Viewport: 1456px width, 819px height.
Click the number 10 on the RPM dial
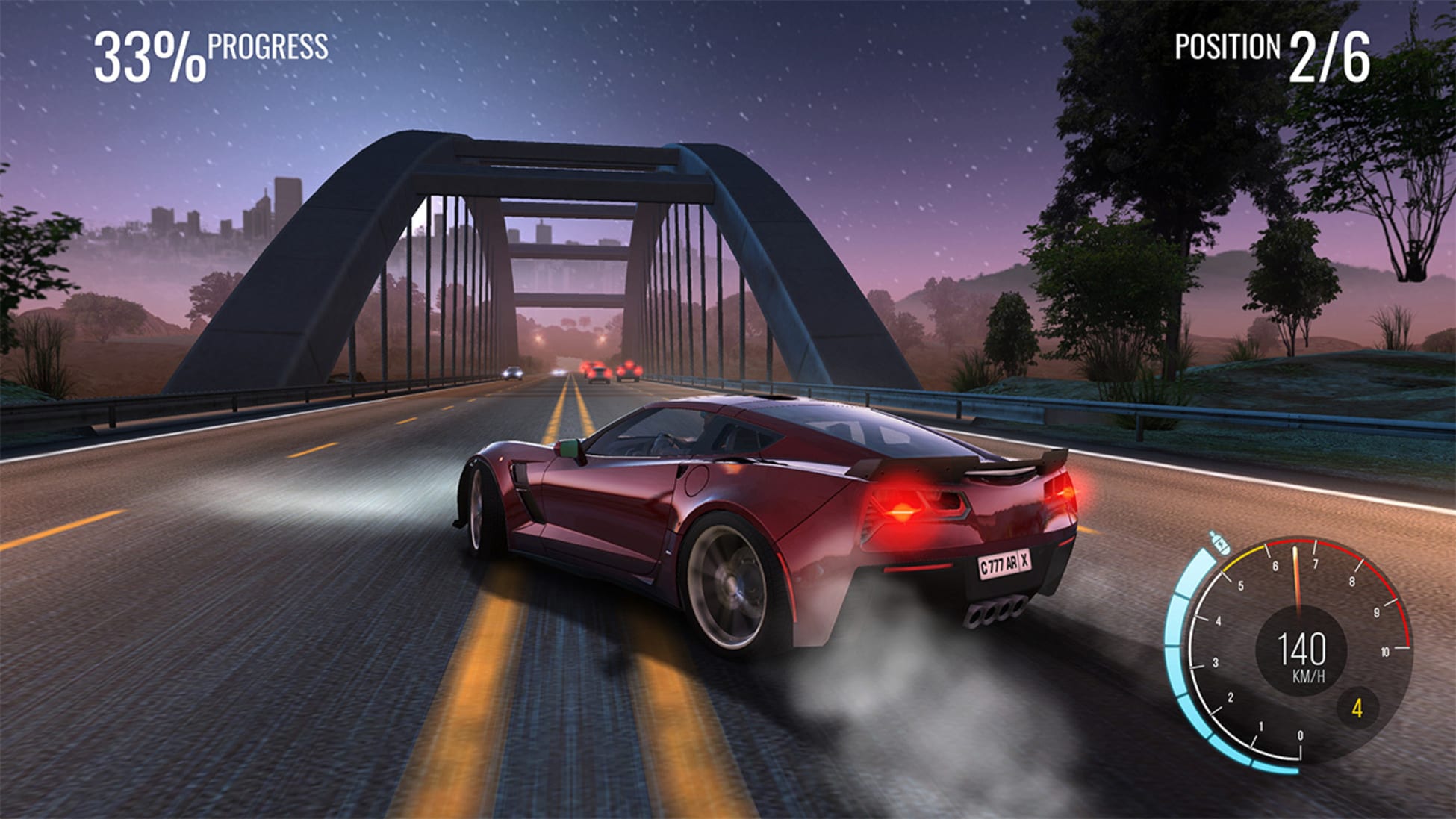coord(1385,652)
